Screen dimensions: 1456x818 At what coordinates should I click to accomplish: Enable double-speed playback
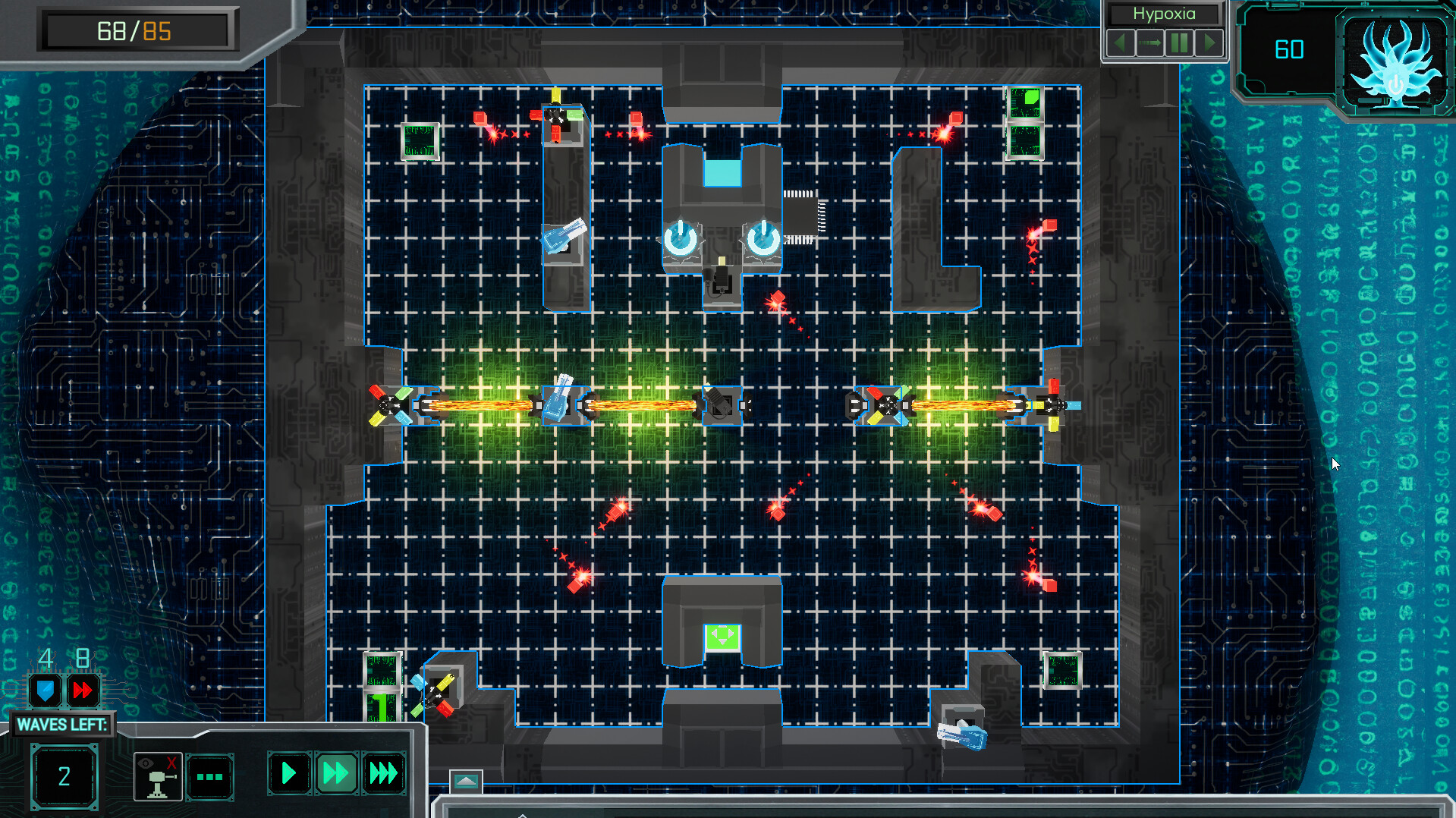point(336,772)
